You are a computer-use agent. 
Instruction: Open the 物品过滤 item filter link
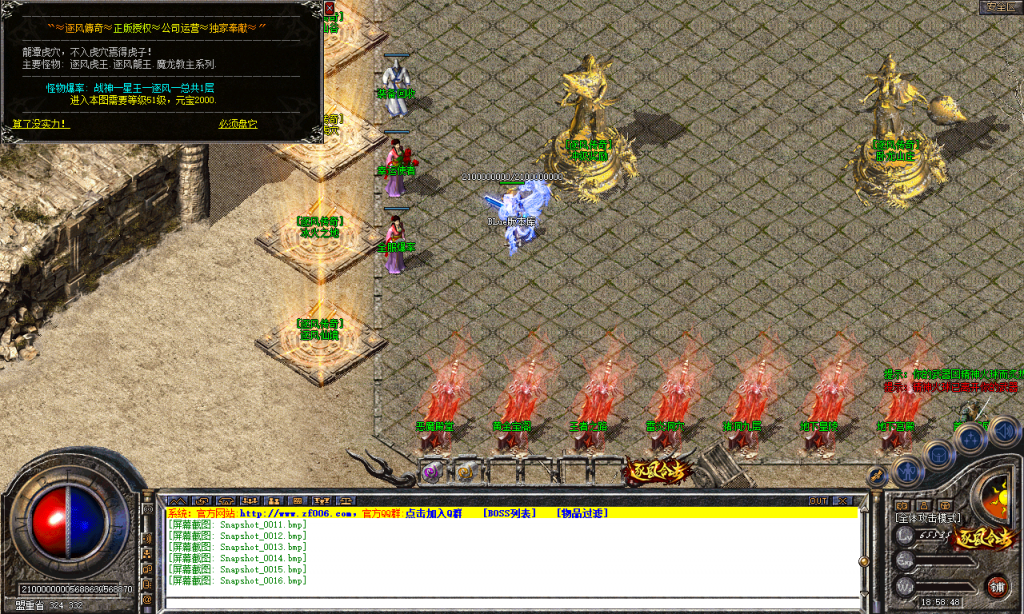(x=582, y=513)
